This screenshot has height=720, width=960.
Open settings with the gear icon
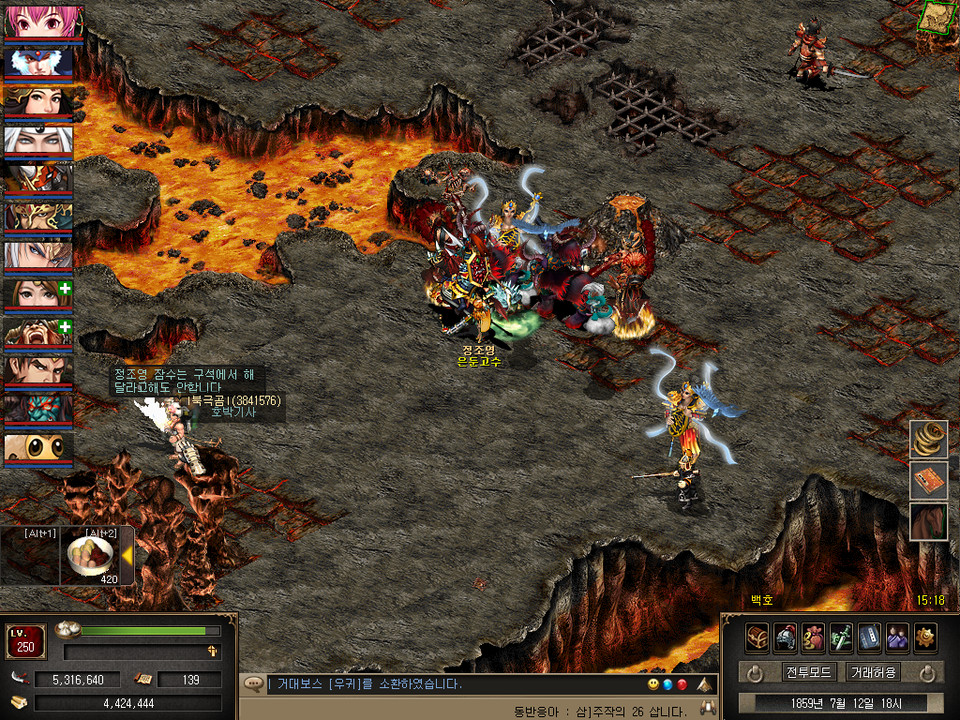pyautogui.click(x=925, y=637)
